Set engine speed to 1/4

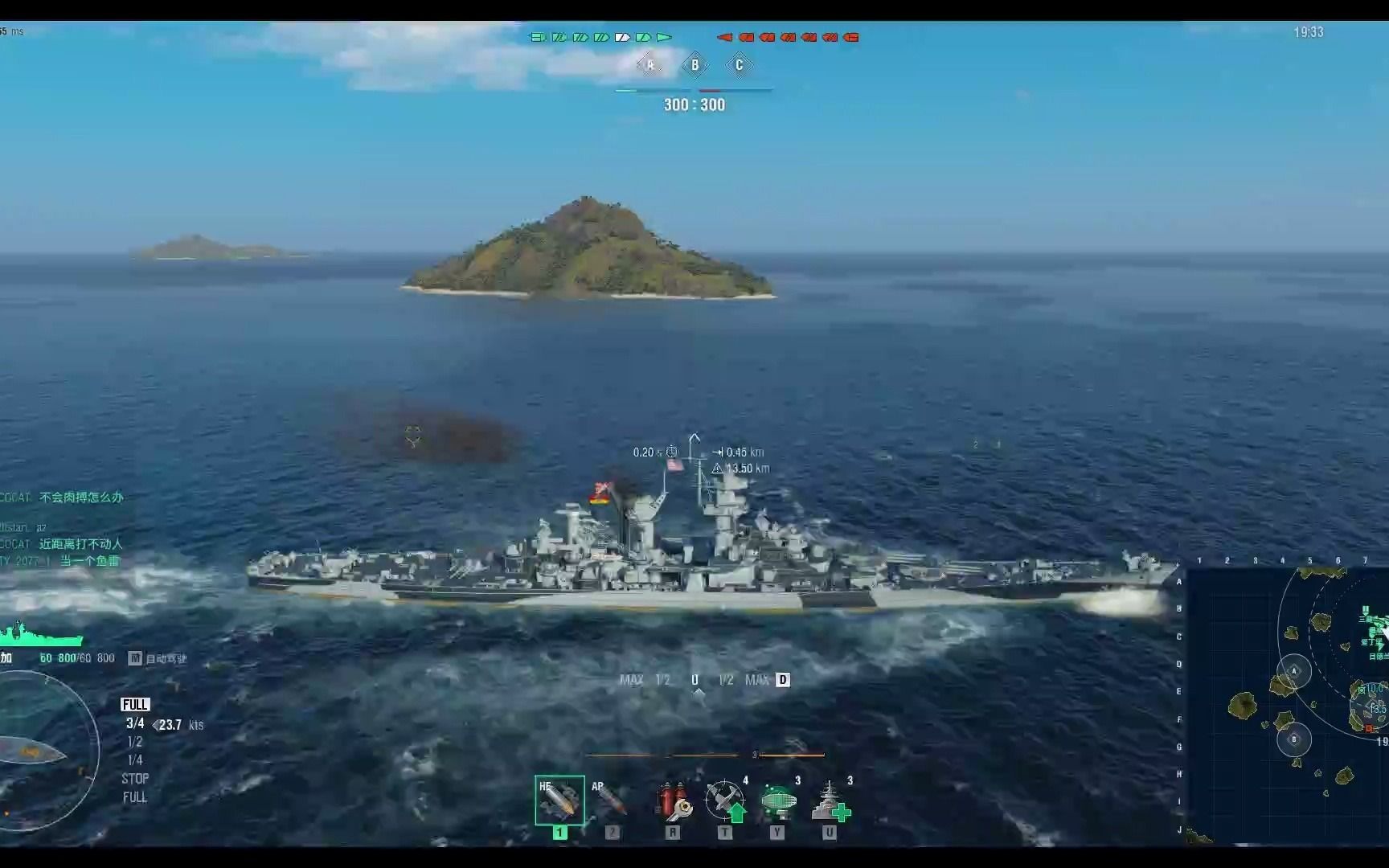(x=135, y=760)
